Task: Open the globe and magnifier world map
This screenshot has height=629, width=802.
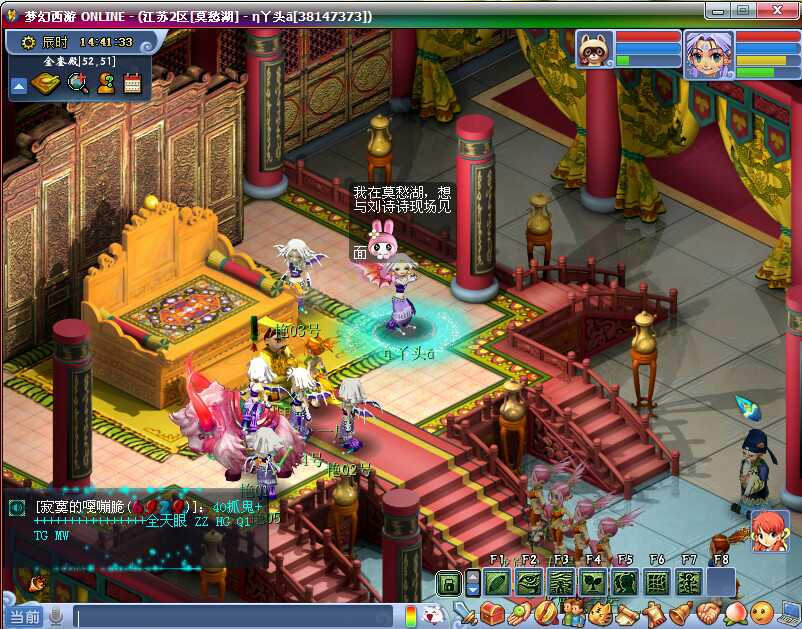Action: pos(77,84)
